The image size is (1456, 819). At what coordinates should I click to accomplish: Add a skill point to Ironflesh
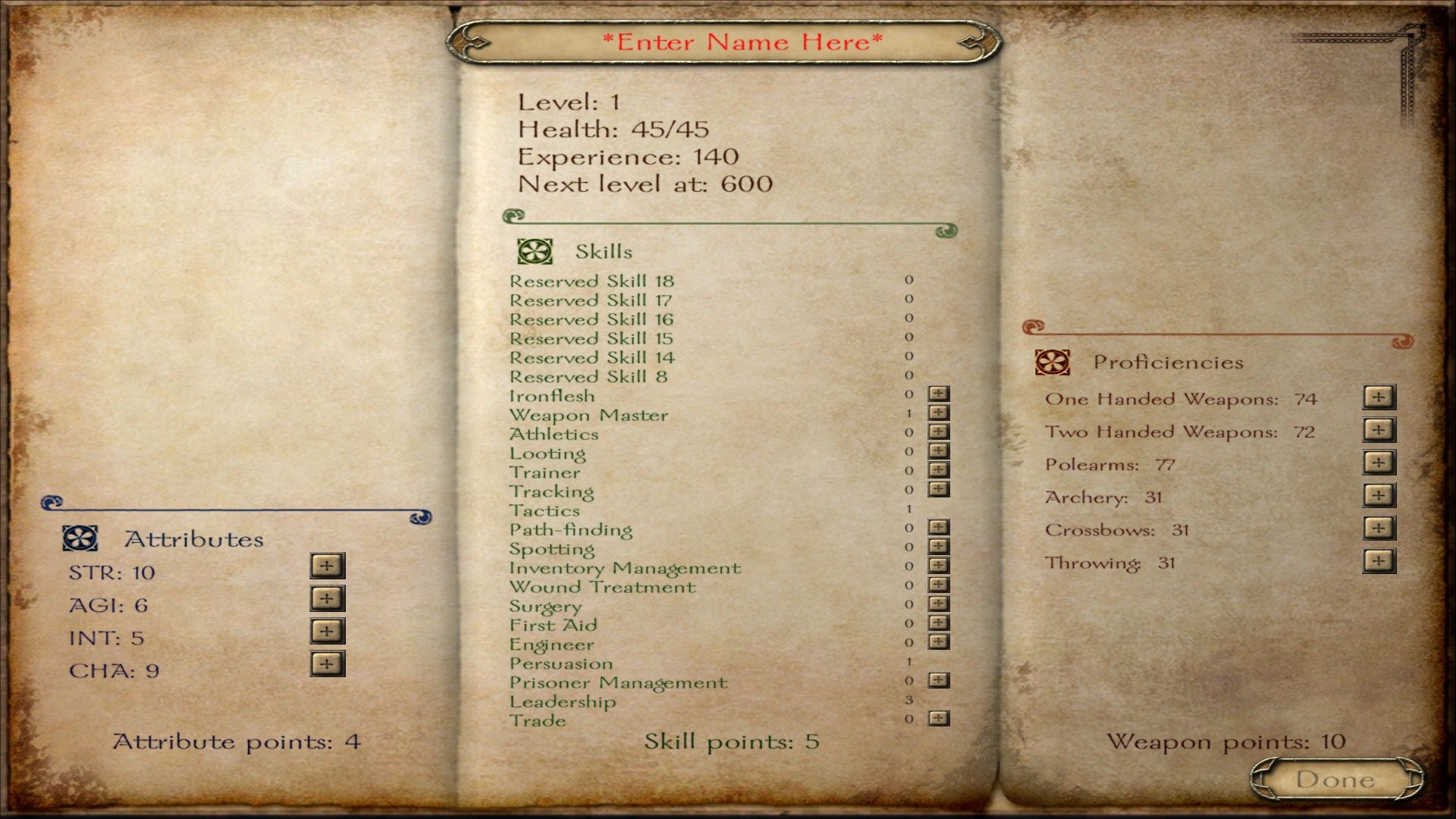(939, 394)
